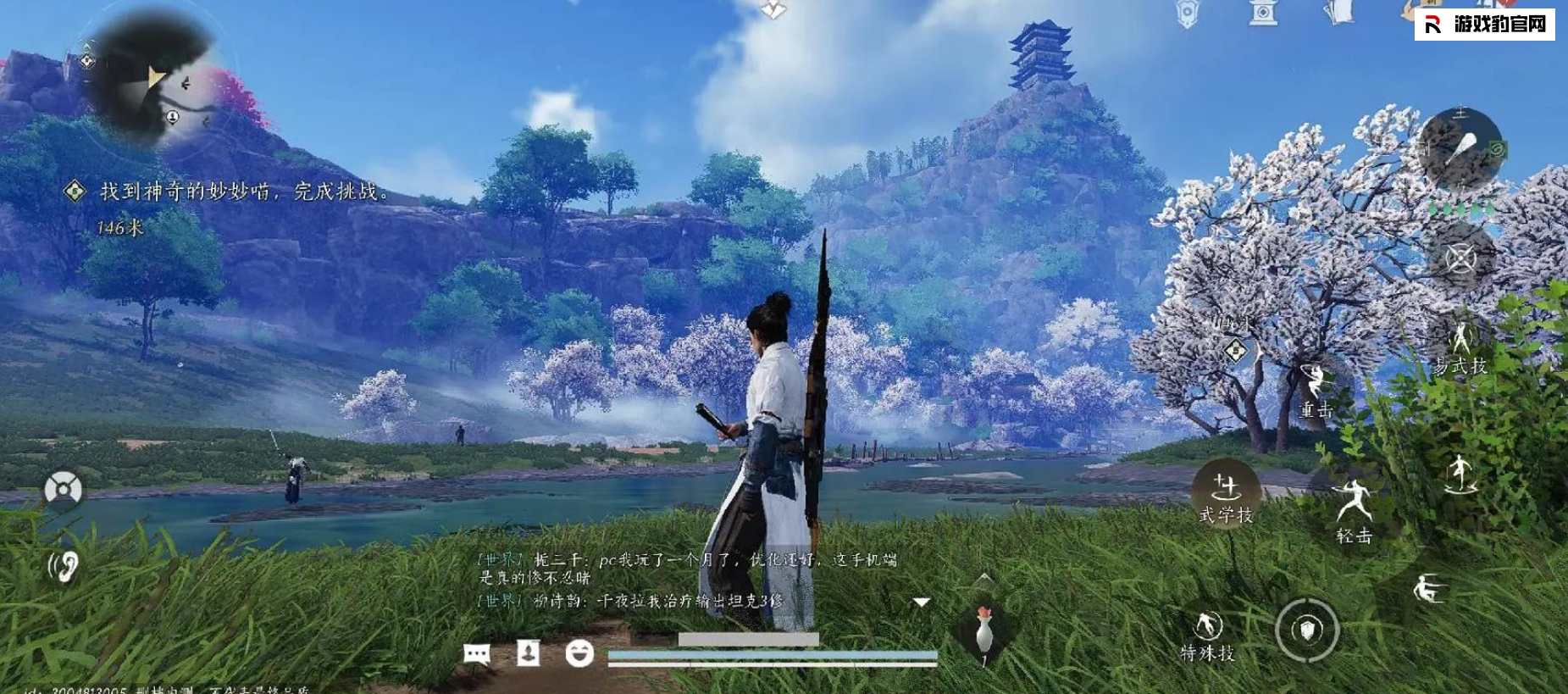Open the chat speech bubble icon
Image resolution: width=1568 pixels, height=694 pixels.
click(x=477, y=653)
